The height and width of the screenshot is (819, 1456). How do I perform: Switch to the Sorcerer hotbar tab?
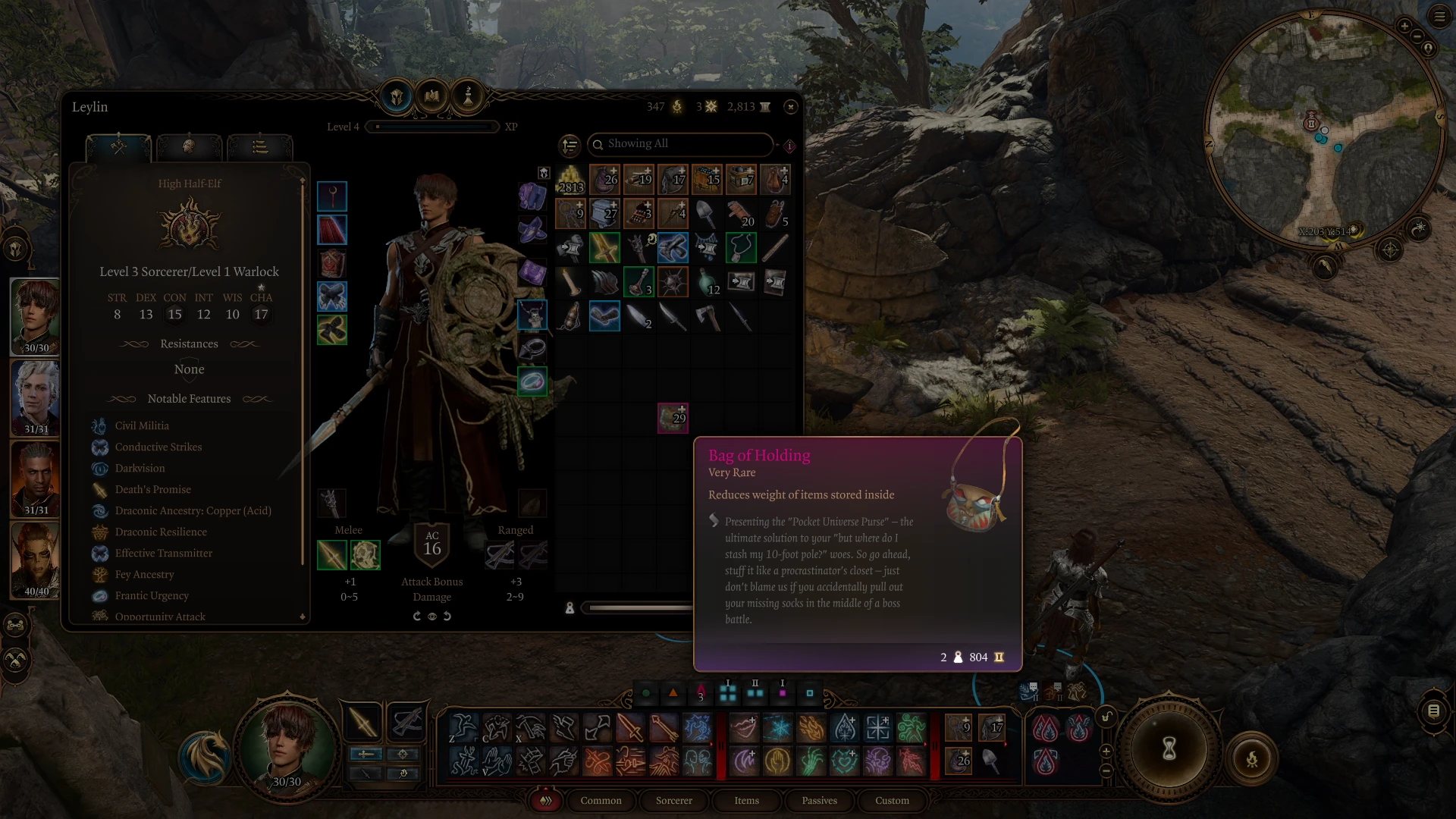pyautogui.click(x=673, y=801)
